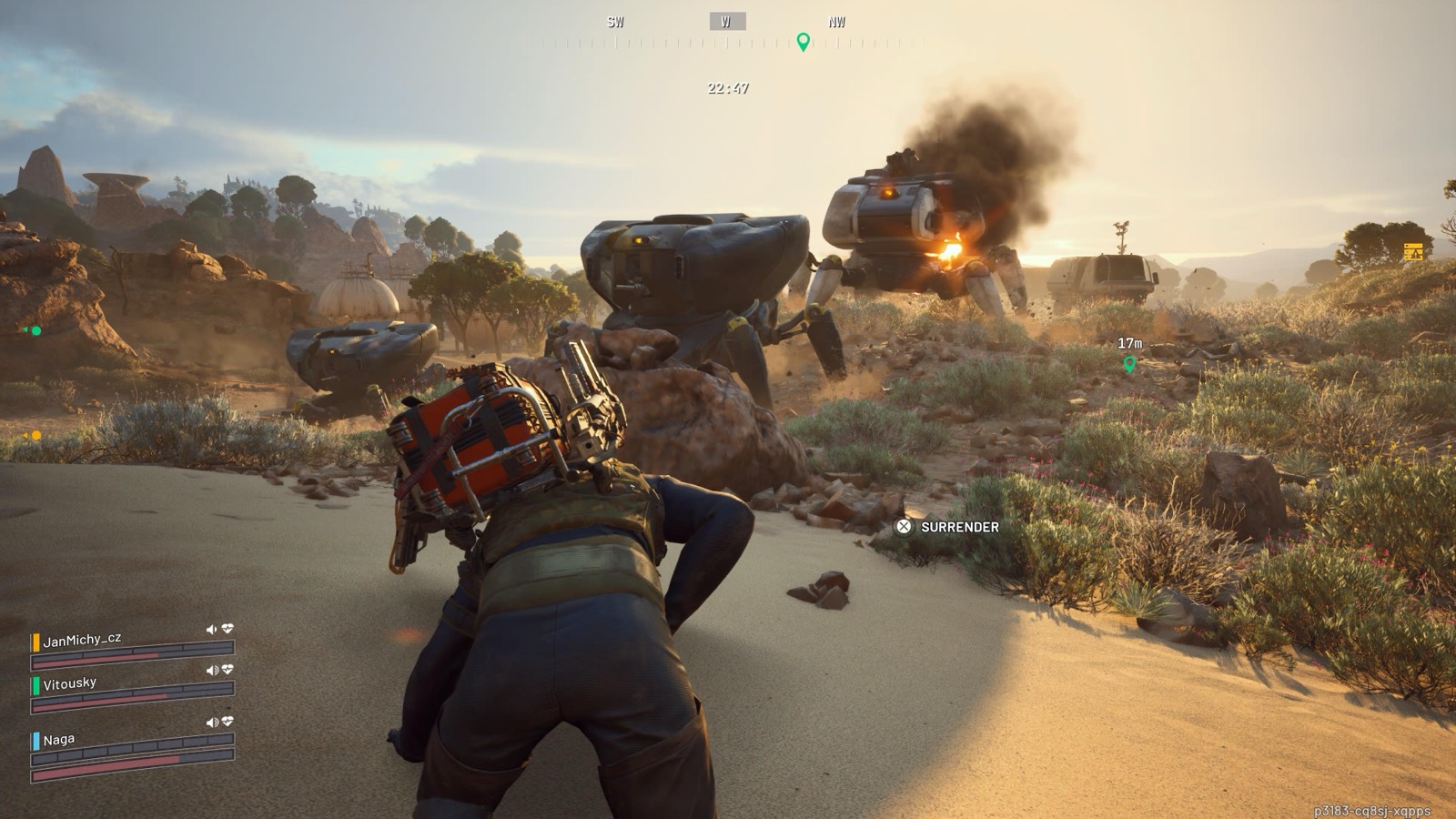This screenshot has width=1456, height=819.
Task: Click the green teammate indicator dot
Action: point(35,331)
